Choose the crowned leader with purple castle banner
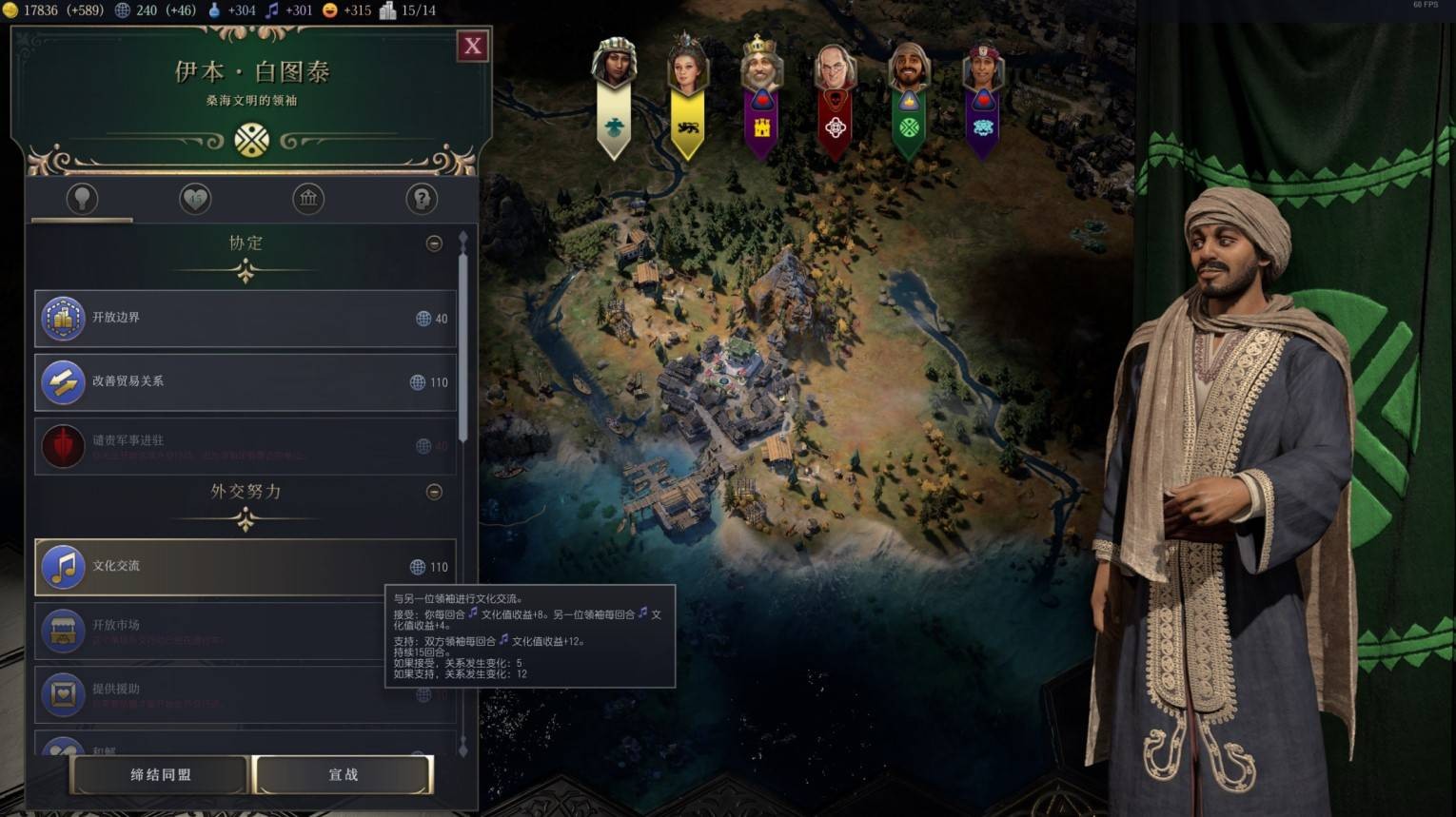 761,95
